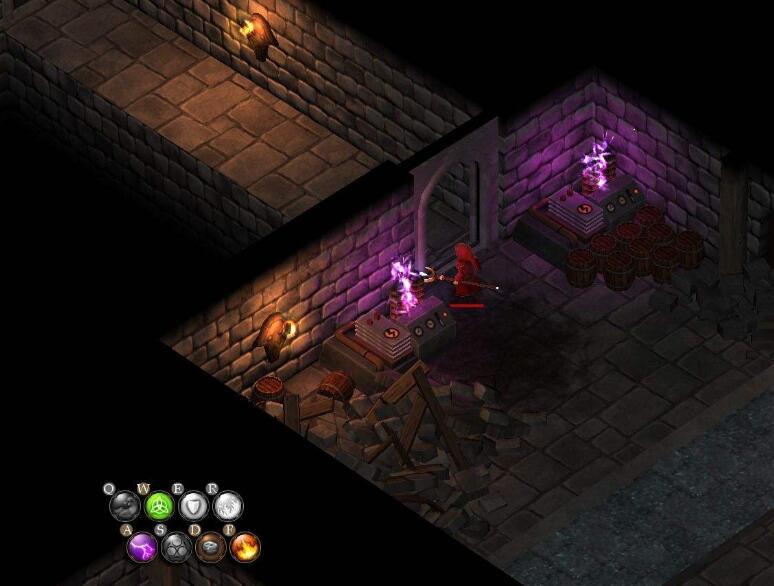Image resolution: width=774 pixels, height=586 pixels.
Task: Activate the shield element orb
Action: click(193, 505)
